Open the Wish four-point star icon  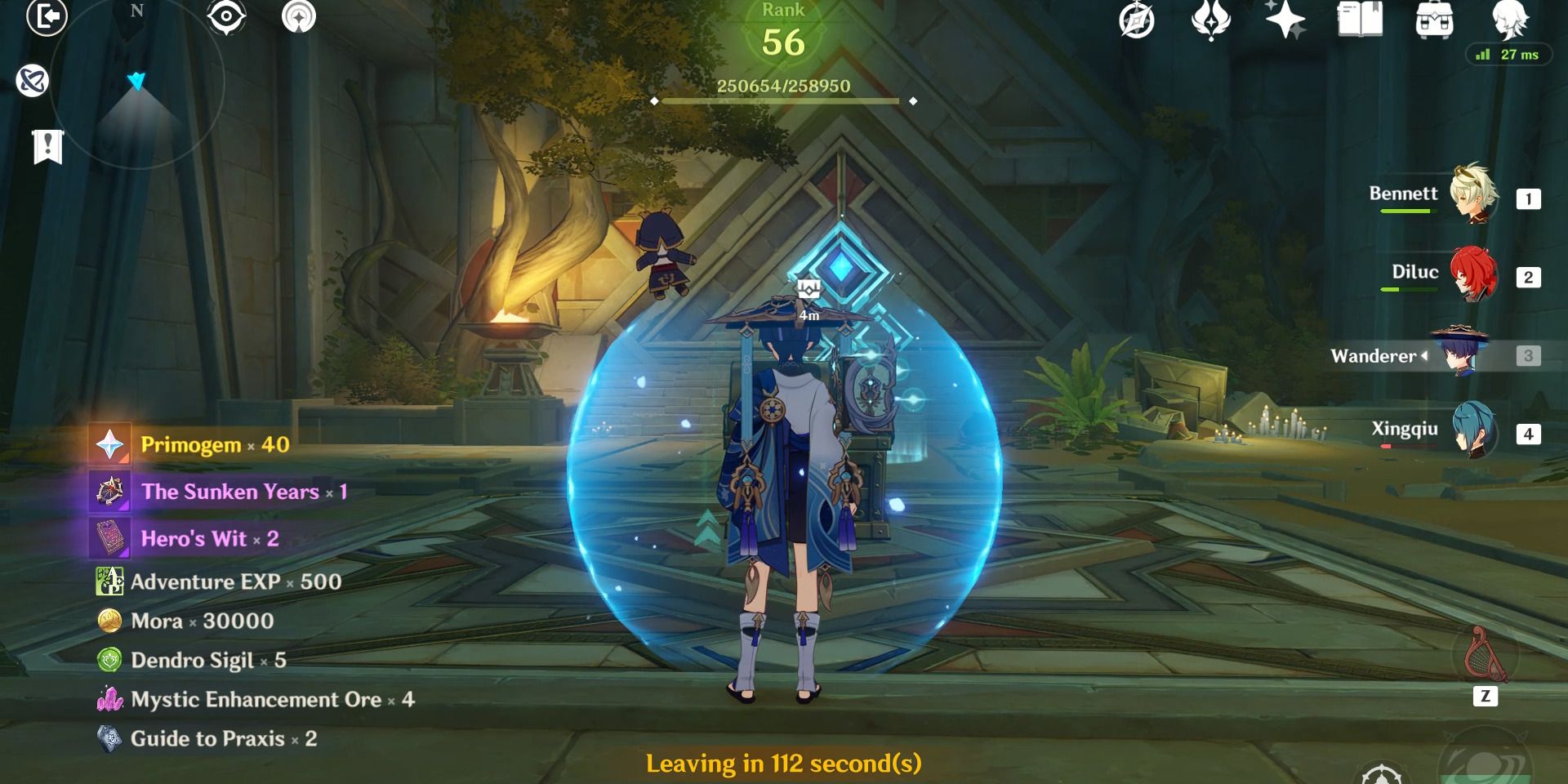tap(1285, 19)
